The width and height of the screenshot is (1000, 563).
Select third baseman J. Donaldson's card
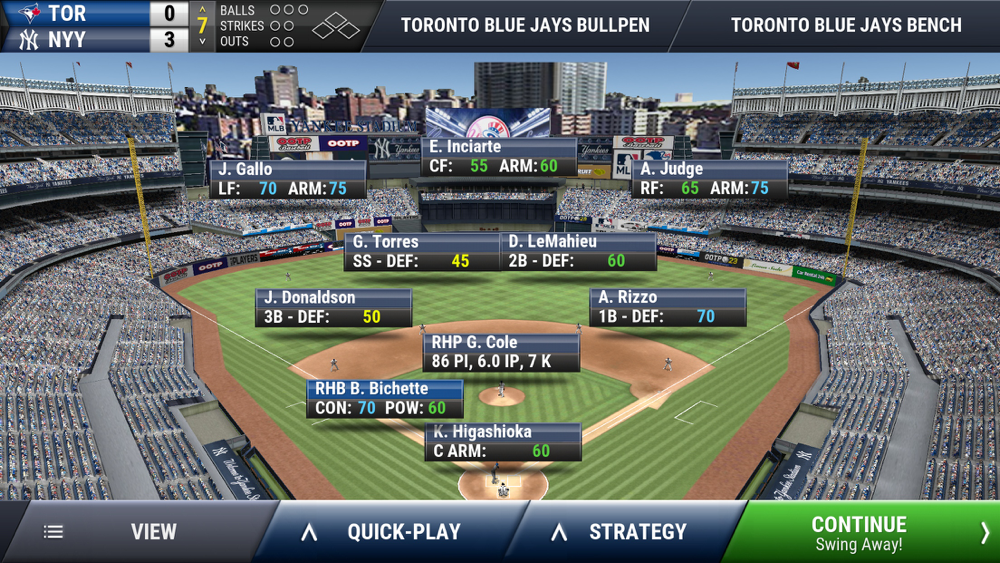pos(334,308)
